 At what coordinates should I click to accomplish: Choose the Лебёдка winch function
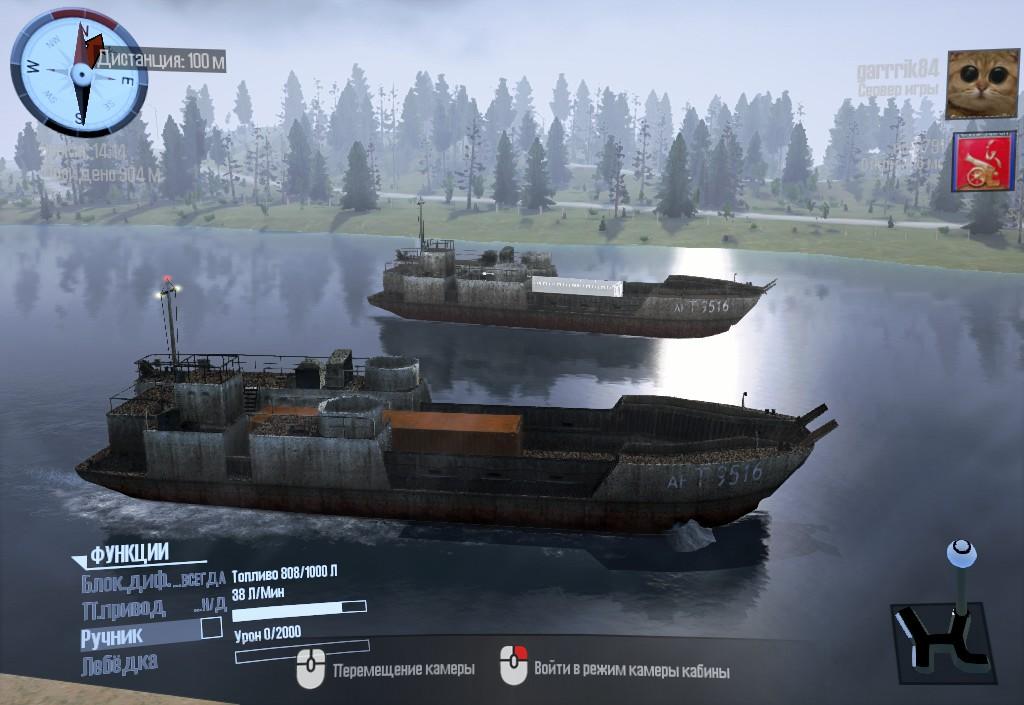118,662
